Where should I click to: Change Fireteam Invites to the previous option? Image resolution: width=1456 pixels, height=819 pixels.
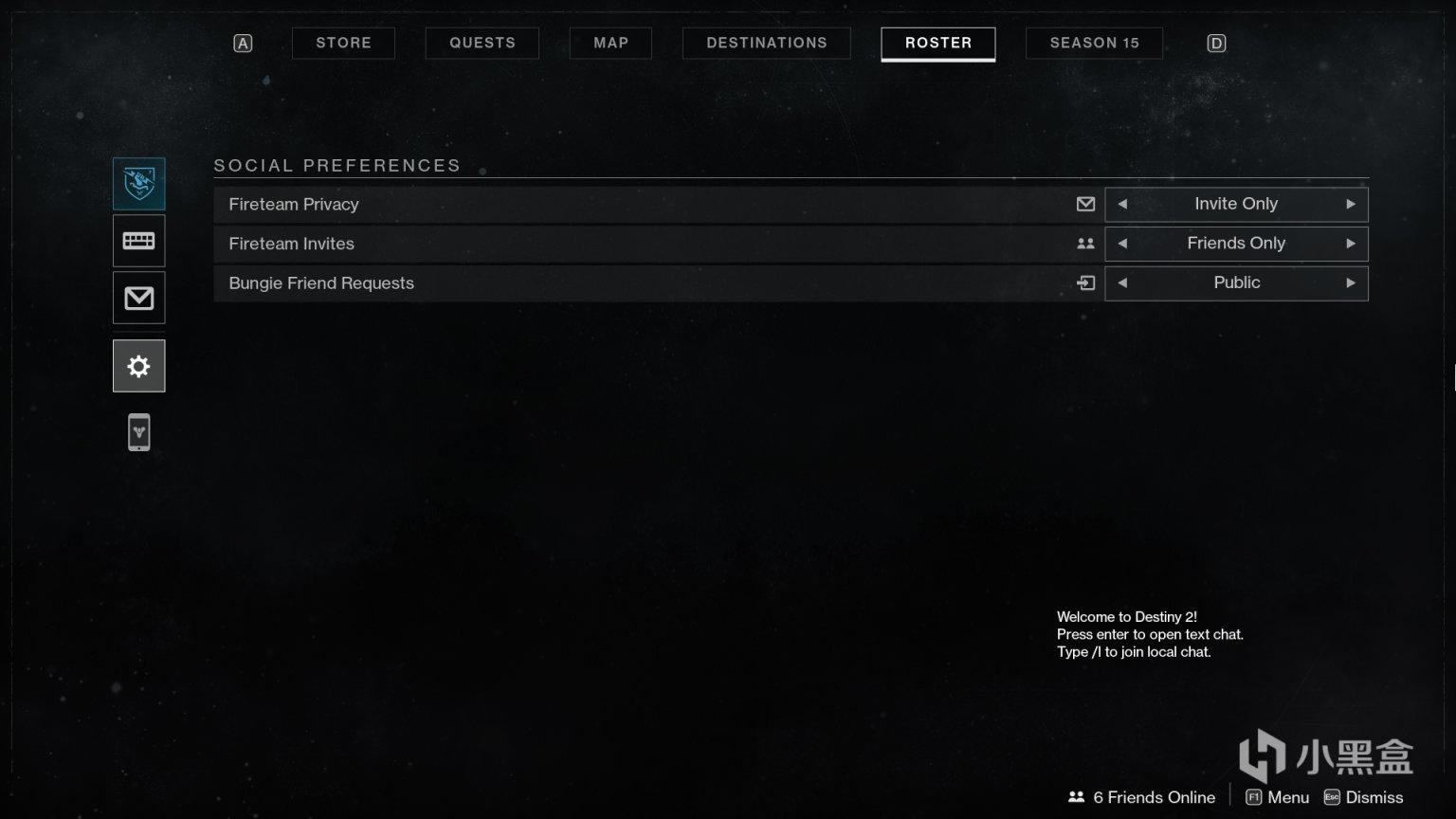(x=1123, y=244)
